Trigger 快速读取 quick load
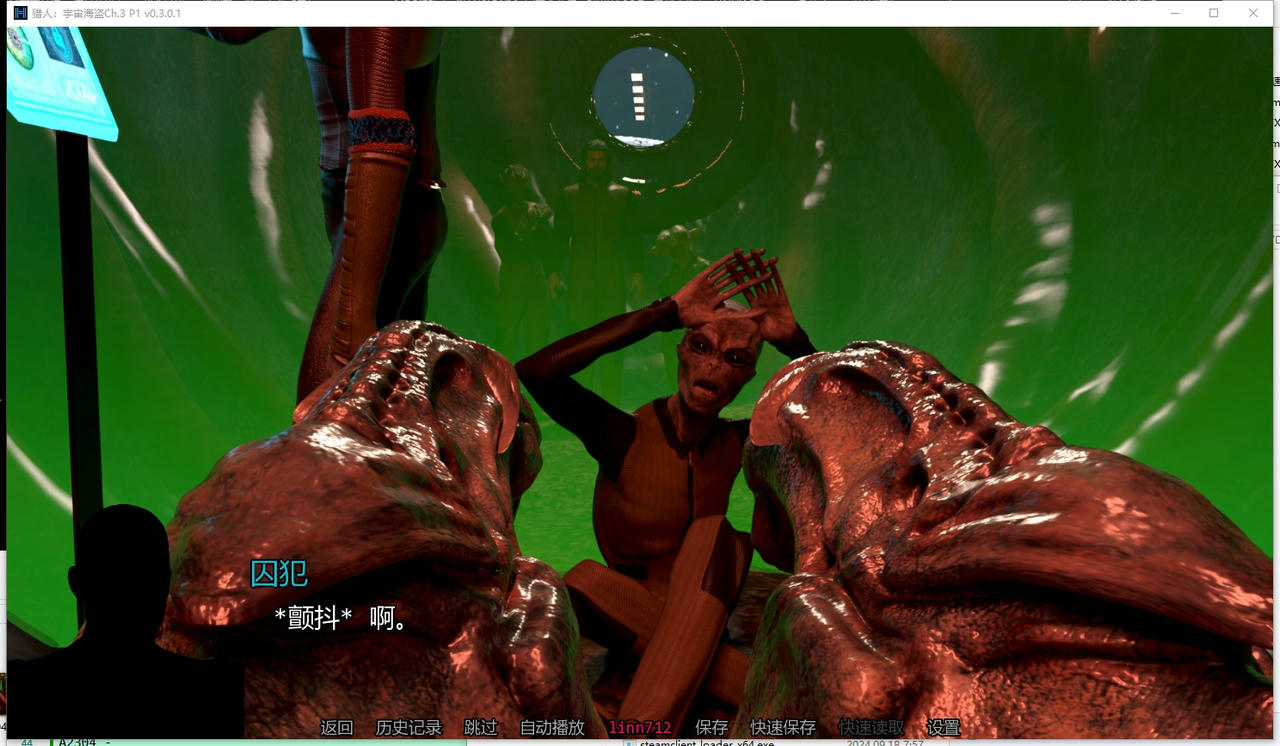This screenshot has width=1280, height=746. [868, 728]
